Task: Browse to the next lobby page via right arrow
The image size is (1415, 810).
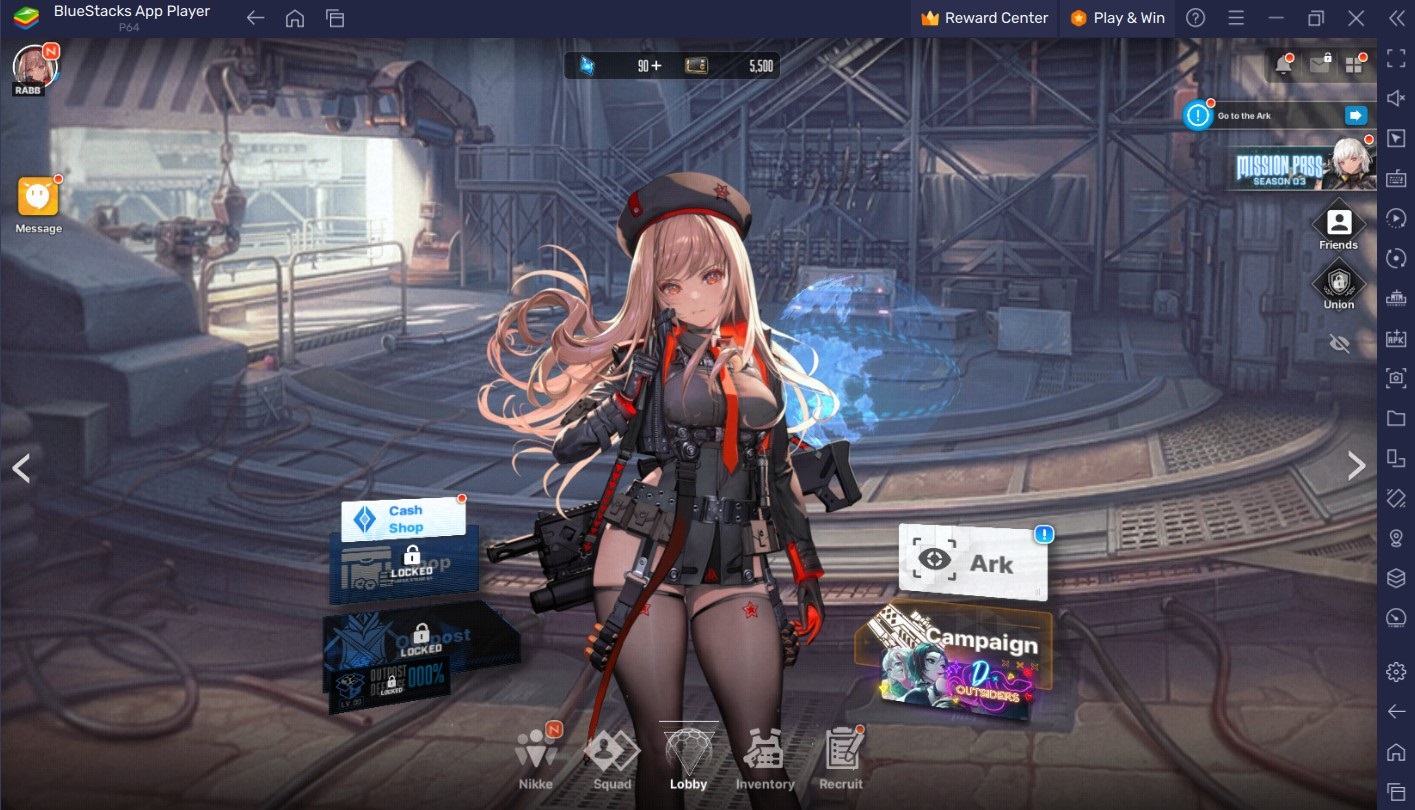Action: pyautogui.click(x=1357, y=465)
